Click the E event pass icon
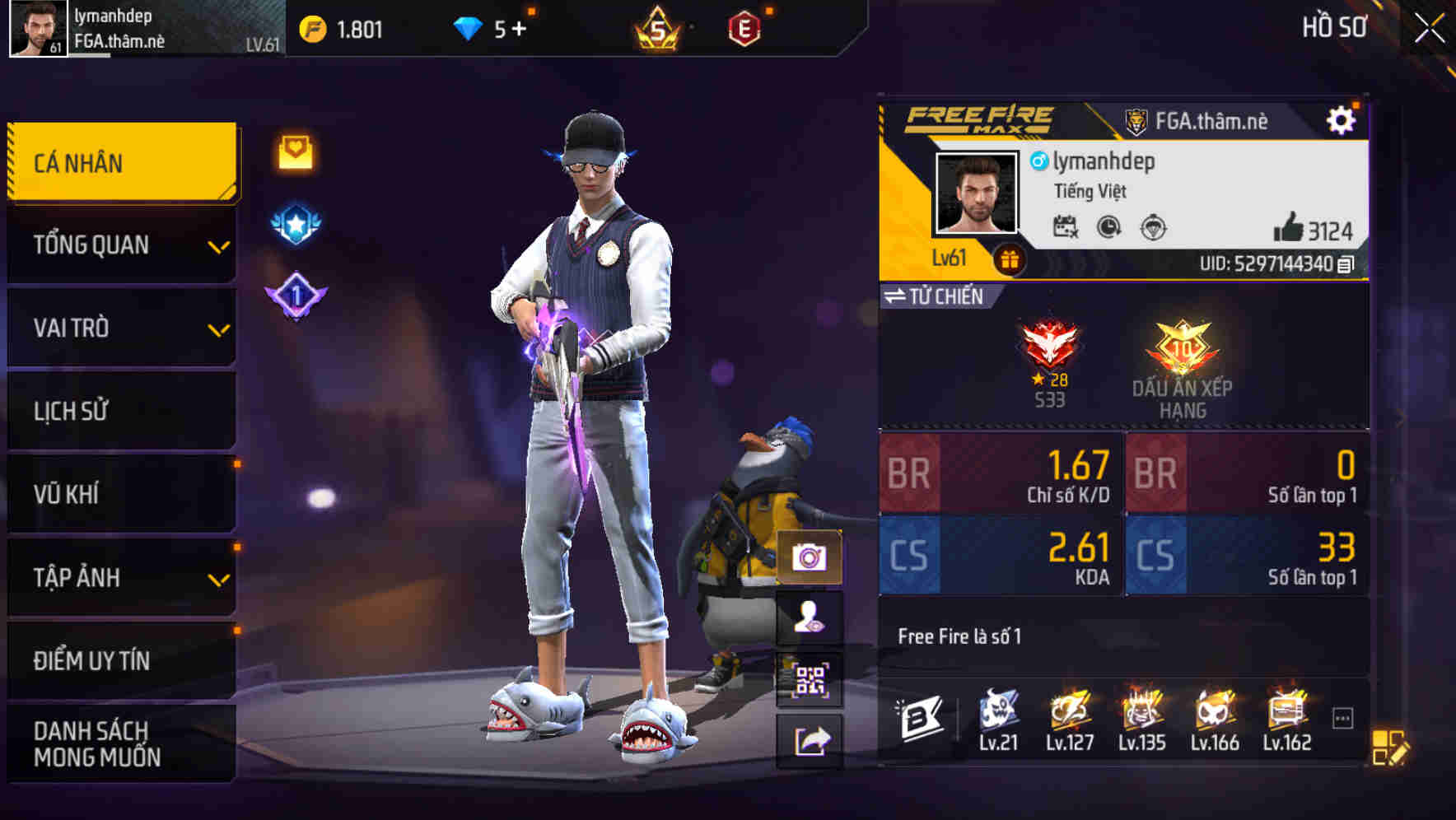The image size is (1456, 820). click(745, 27)
